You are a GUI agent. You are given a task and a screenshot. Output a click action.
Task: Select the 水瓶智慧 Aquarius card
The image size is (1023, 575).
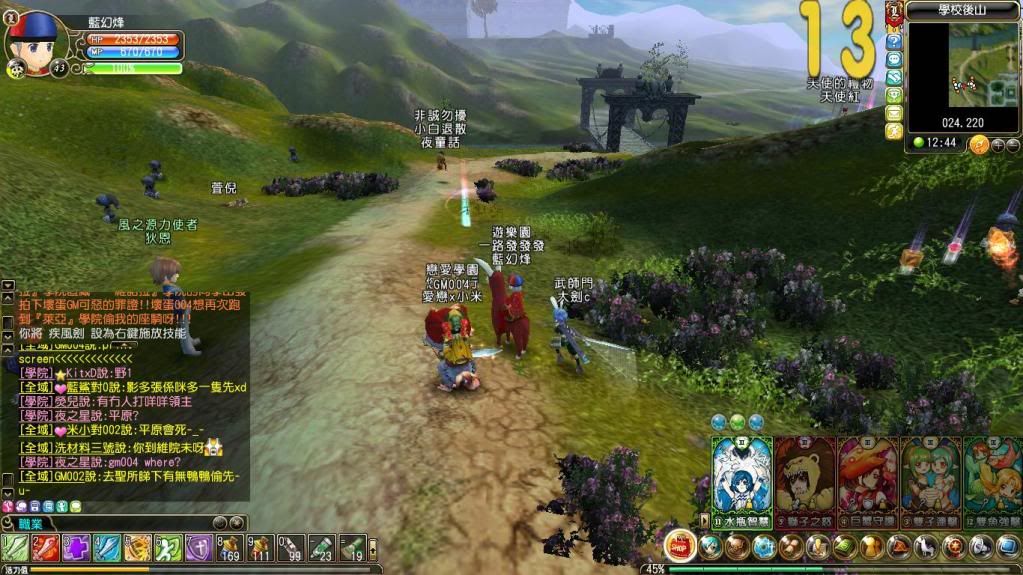point(741,480)
